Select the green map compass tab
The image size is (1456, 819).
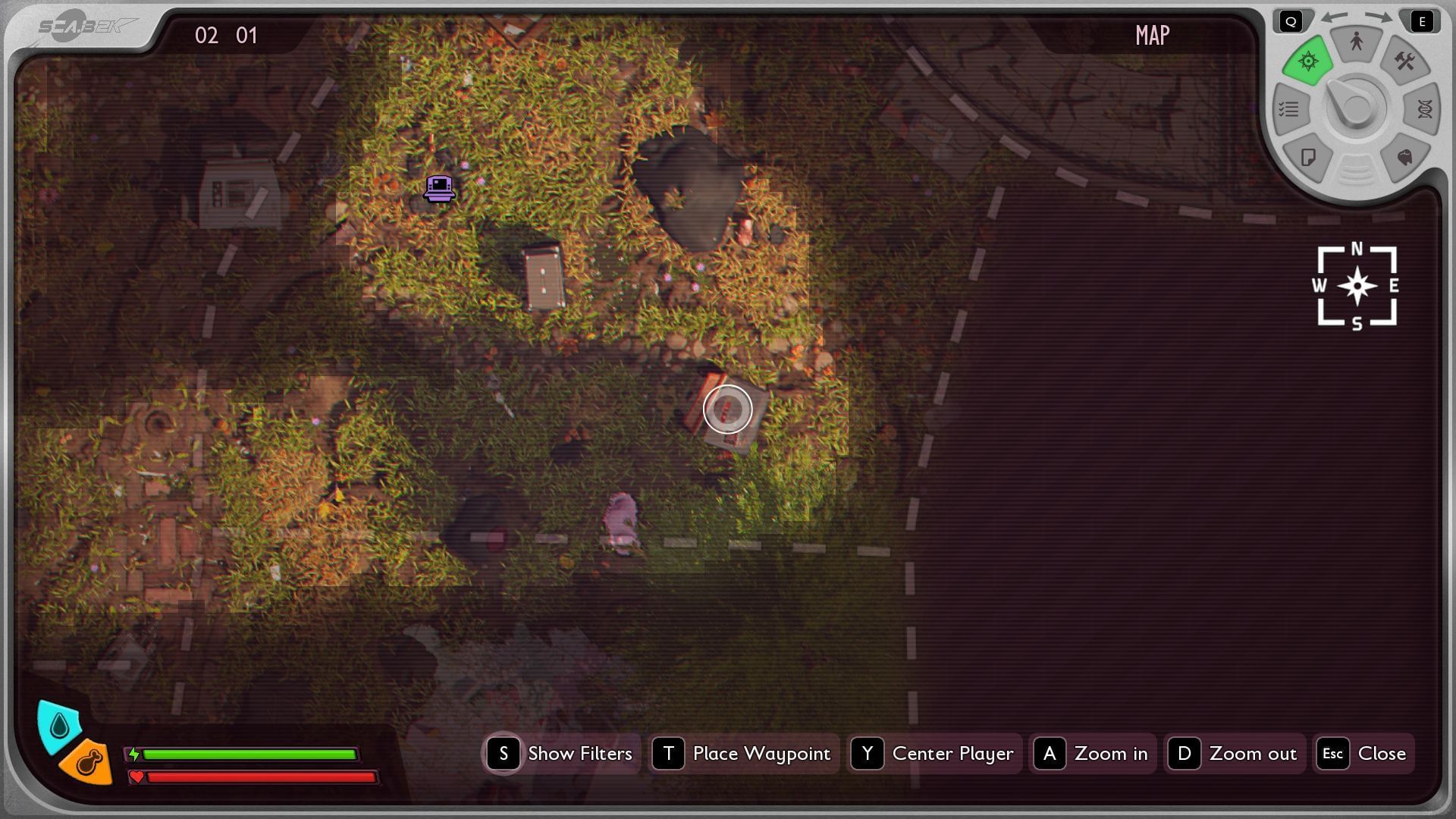point(1308,61)
